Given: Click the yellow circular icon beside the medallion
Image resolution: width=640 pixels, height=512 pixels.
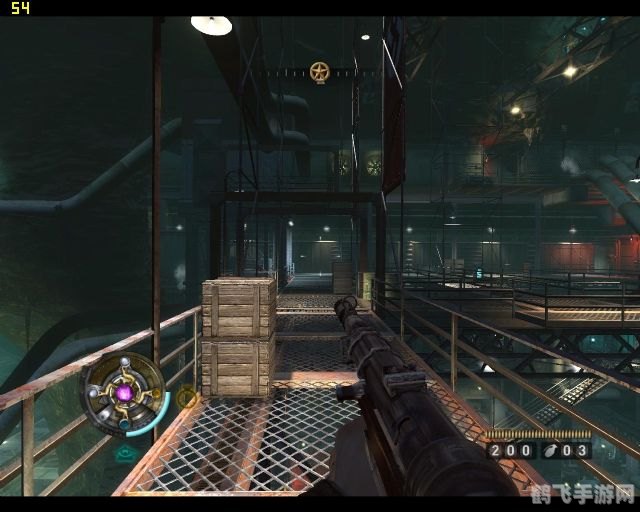Looking at the screenshot, I should (186, 397).
